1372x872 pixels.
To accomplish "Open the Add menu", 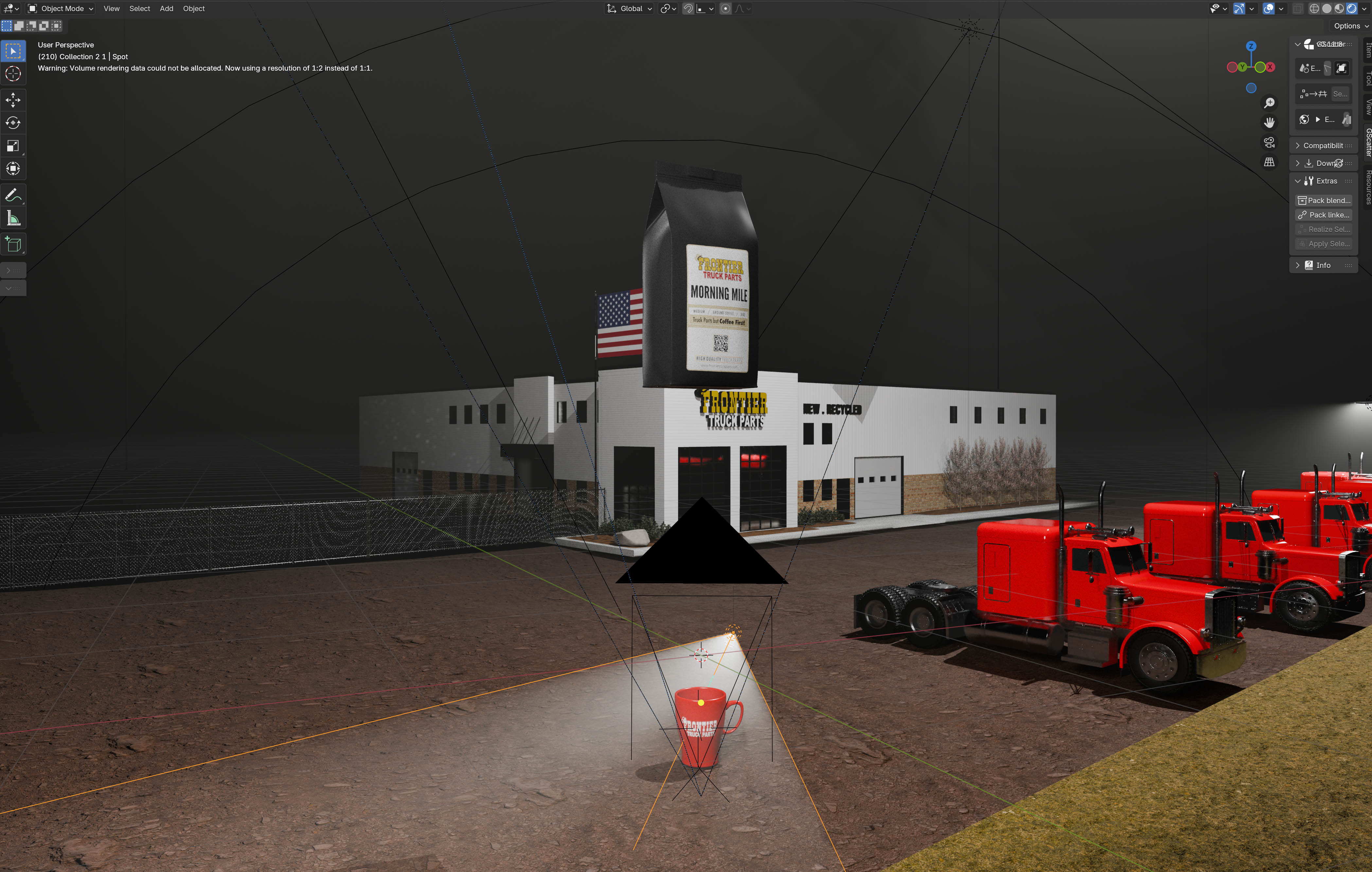I will click(167, 9).
